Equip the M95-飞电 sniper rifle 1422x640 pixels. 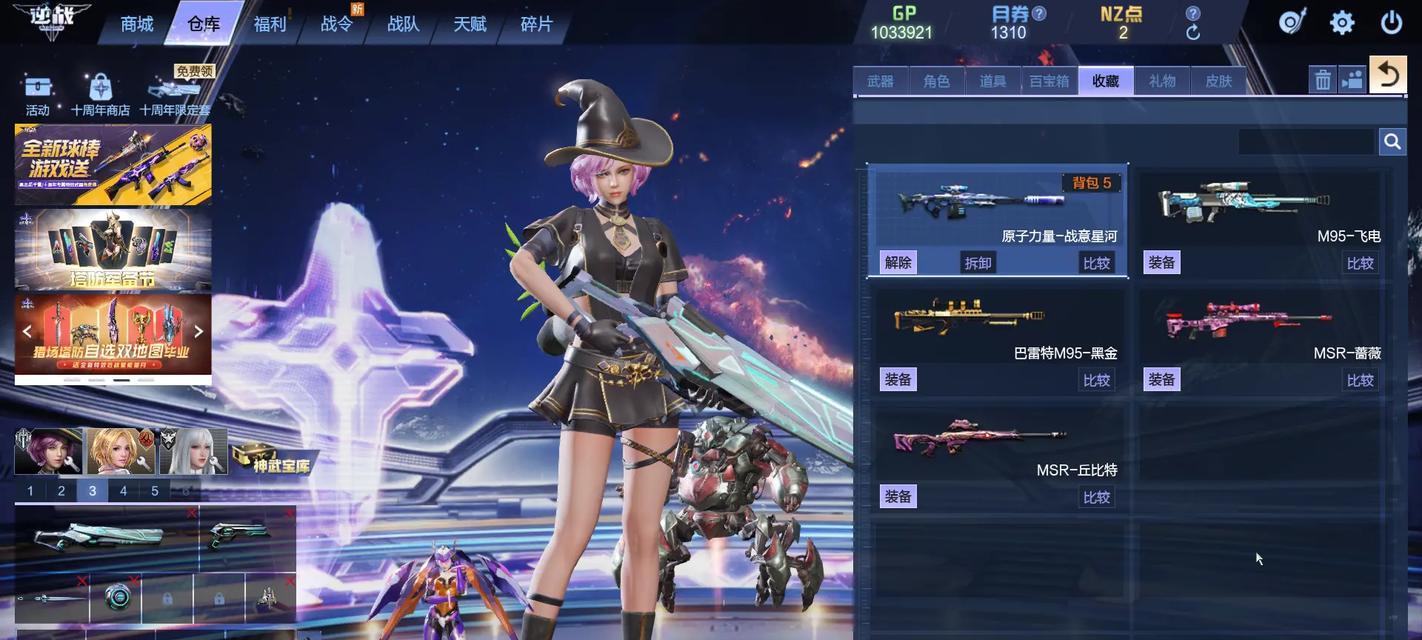click(1162, 263)
